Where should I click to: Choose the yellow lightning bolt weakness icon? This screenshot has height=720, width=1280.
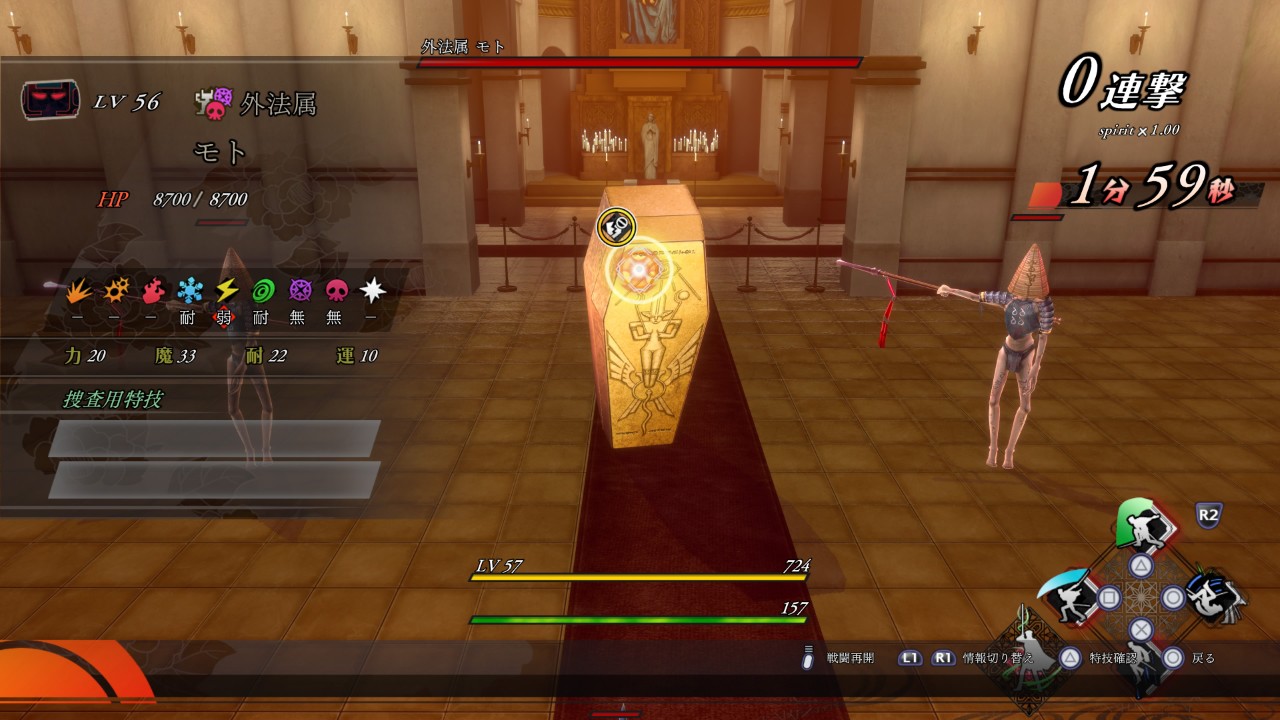click(x=227, y=291)
